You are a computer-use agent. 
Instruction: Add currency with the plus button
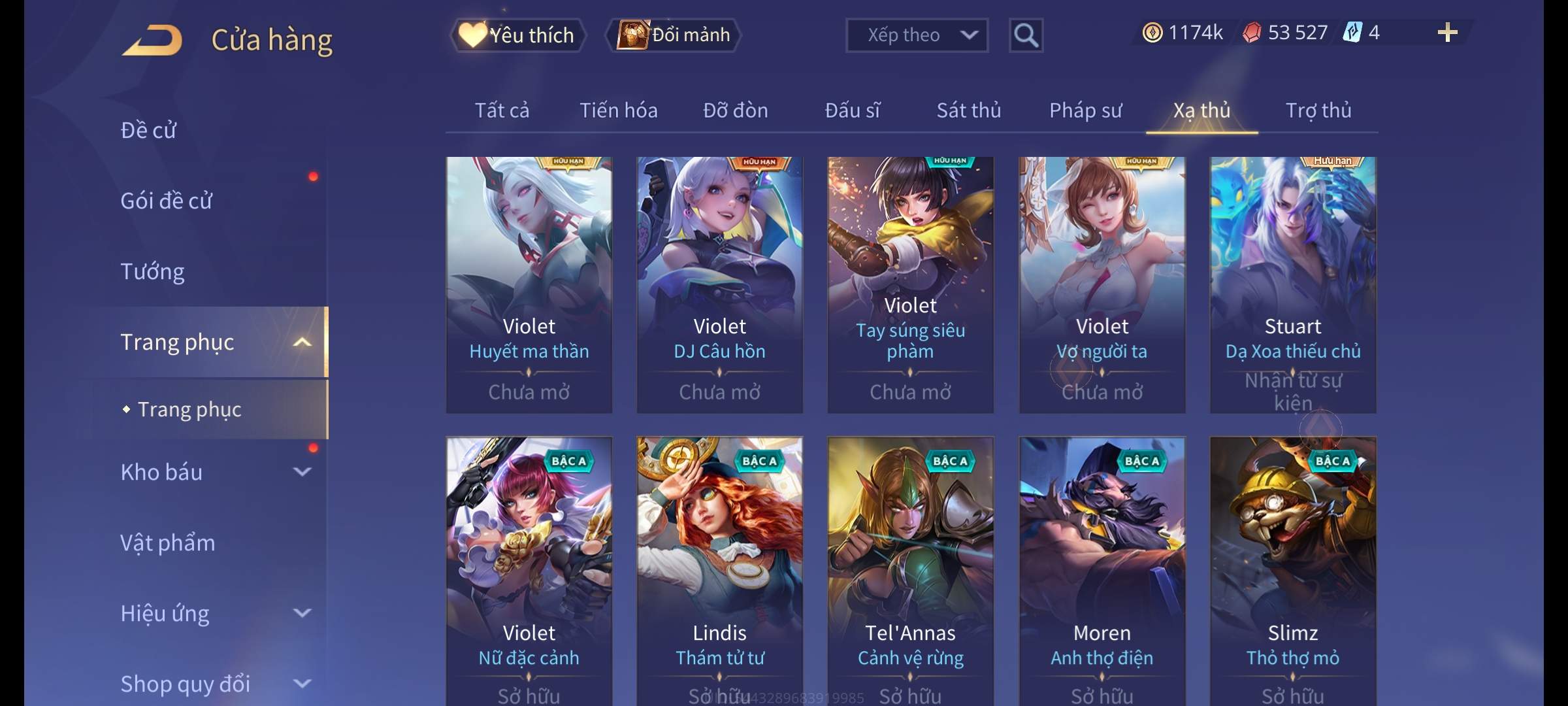point(1447,33)
